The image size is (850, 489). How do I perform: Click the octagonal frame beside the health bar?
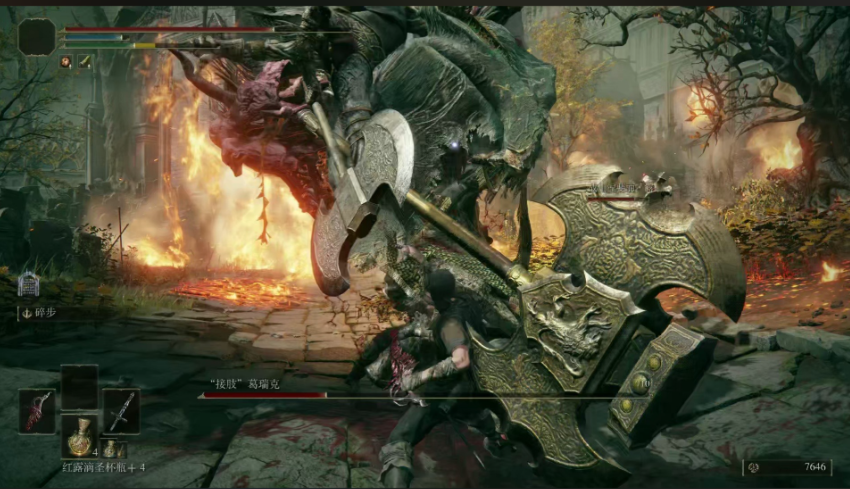[37, 37]
